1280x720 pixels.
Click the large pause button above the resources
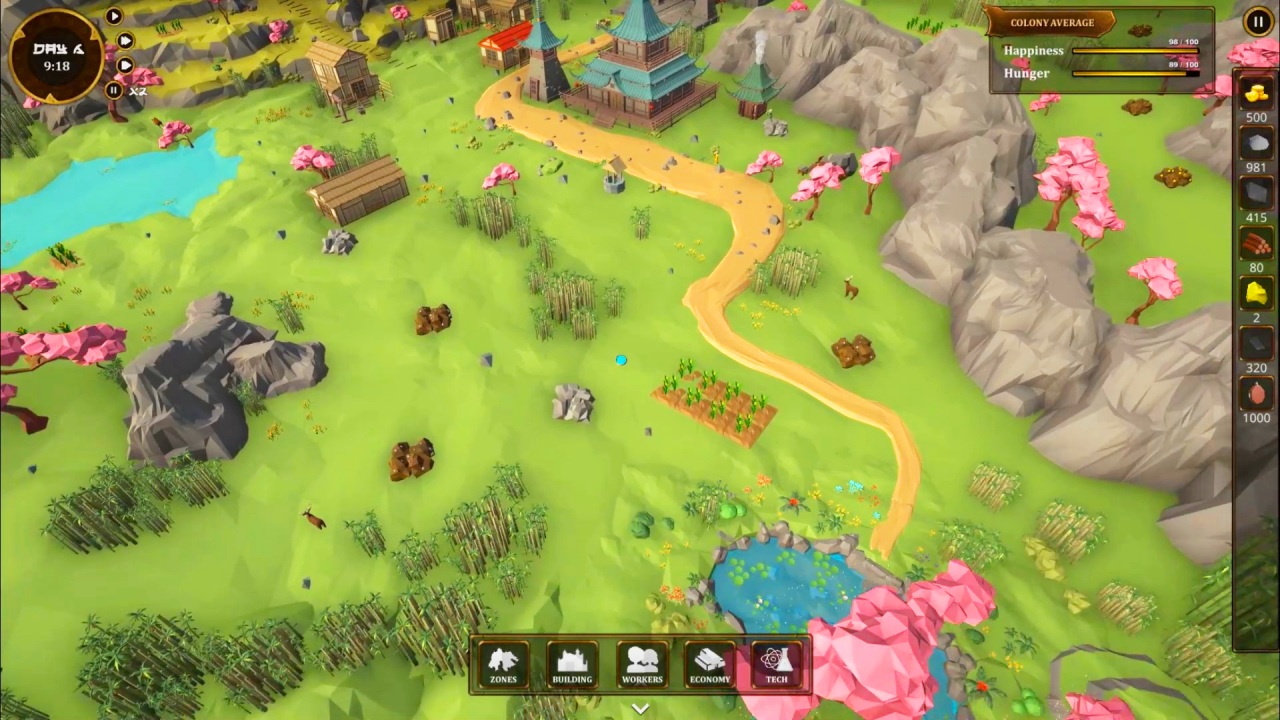1257,22
